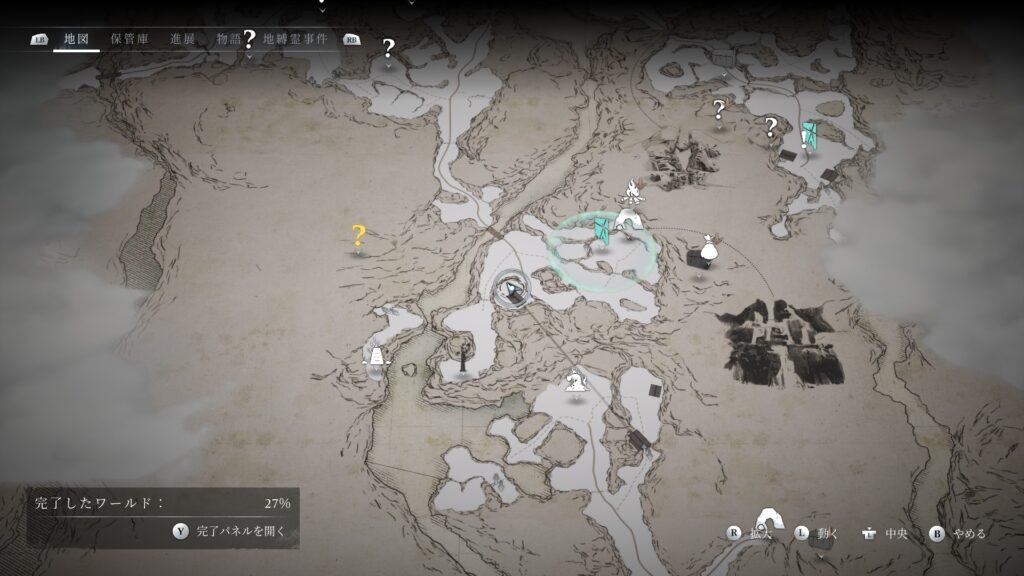Viewport: 1024px width, 576px height.
Task: Select the horse head marker on the map
Action: [575, 380]
